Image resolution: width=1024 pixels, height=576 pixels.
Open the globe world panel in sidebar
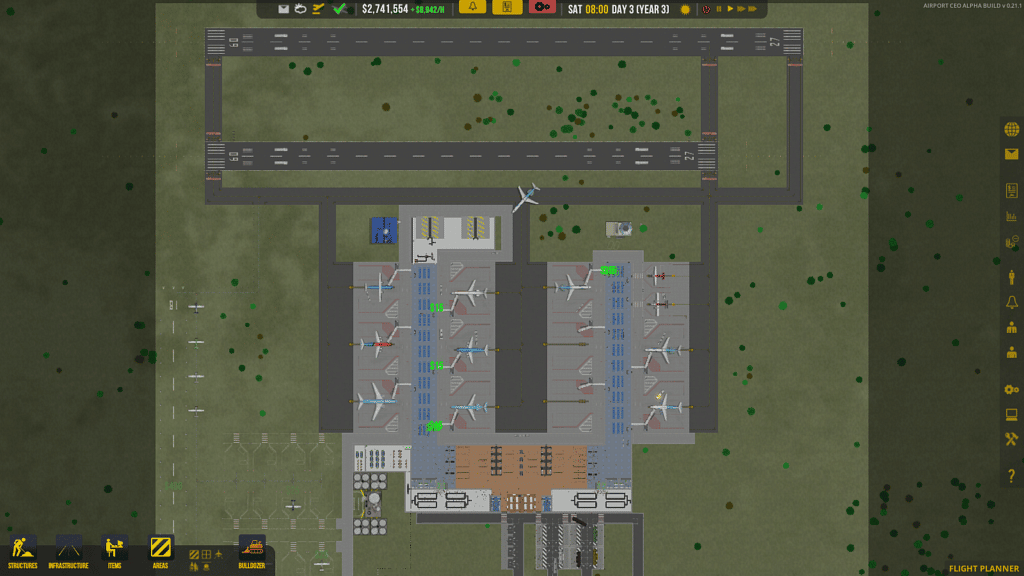1011,129
